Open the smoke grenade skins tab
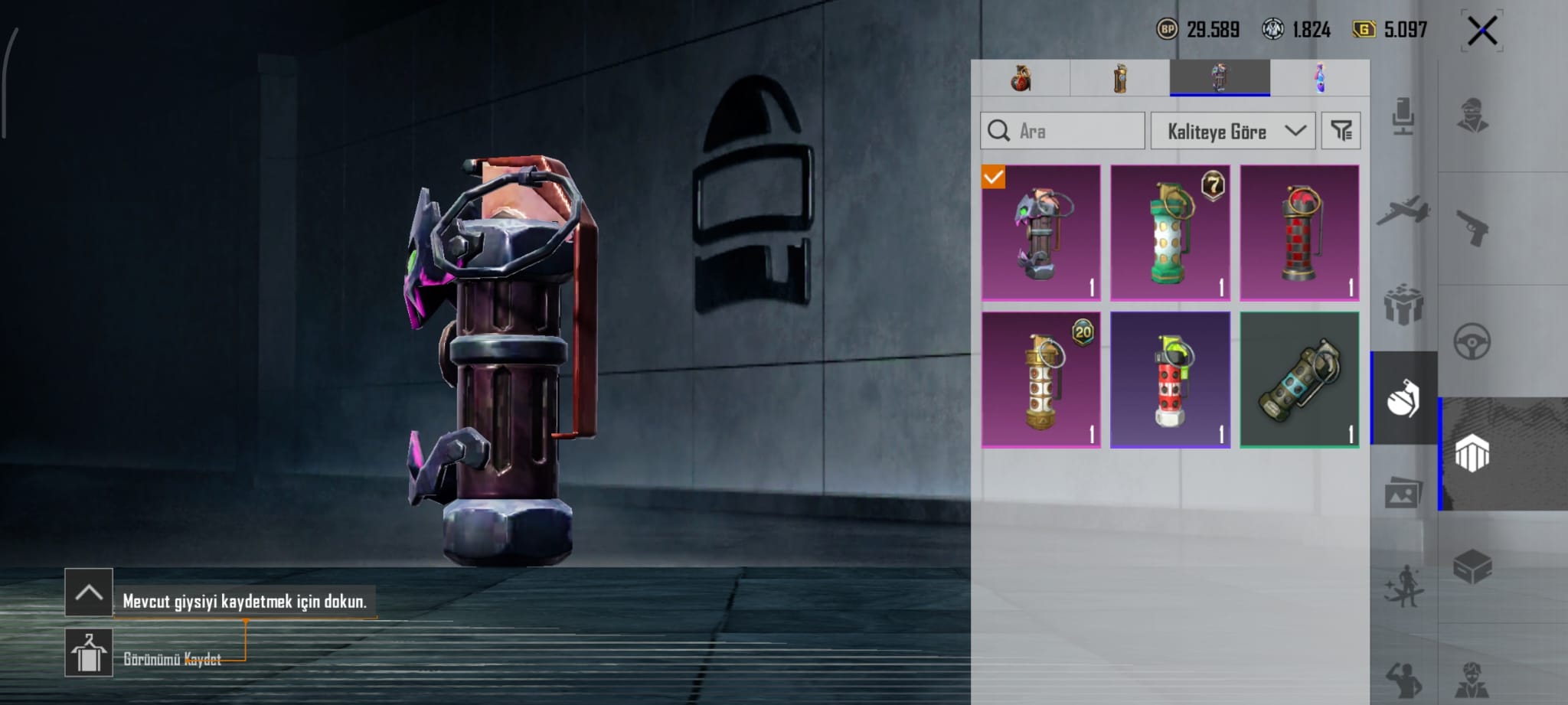 tap(1120, 78)
